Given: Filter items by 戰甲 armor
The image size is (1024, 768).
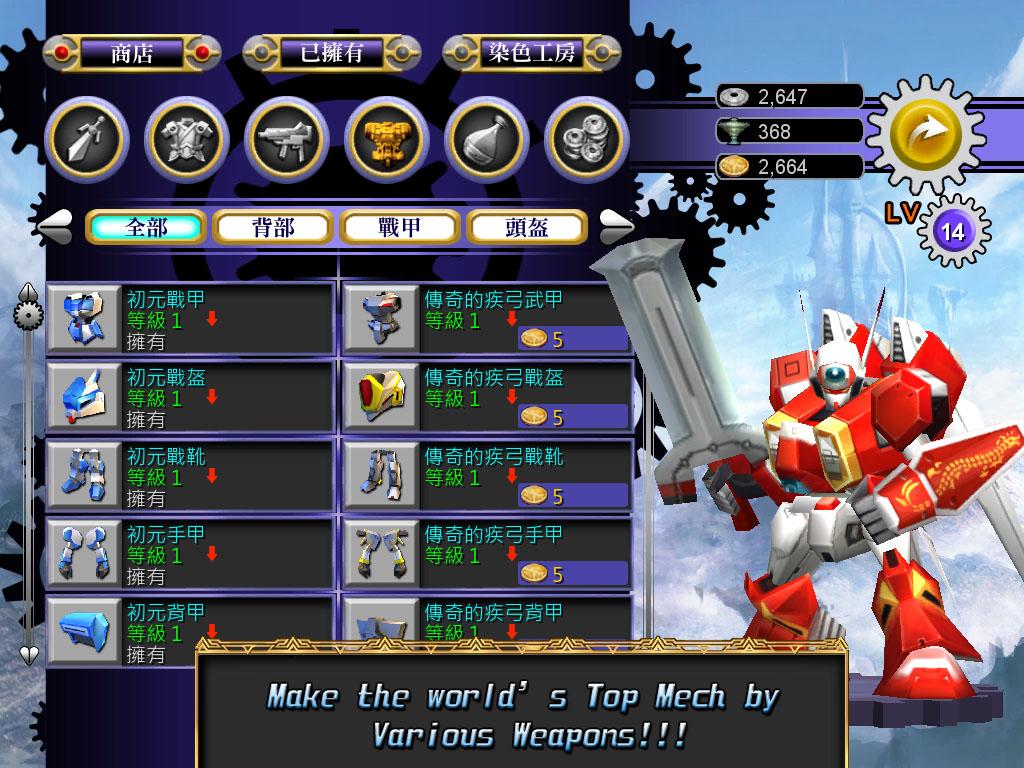Looking at the screenshot, I should tap(399, 227).
